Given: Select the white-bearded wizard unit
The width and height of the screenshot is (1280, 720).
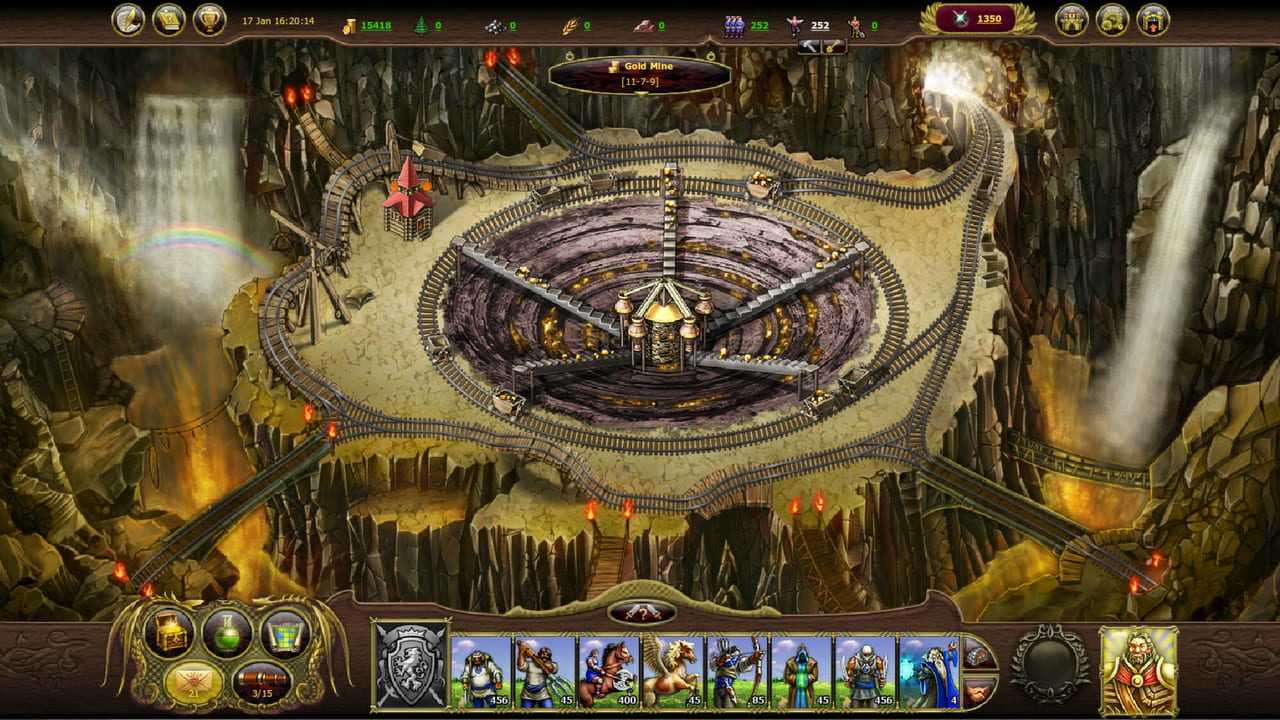Looking at the screenshot, I should (x=928, y=672).
